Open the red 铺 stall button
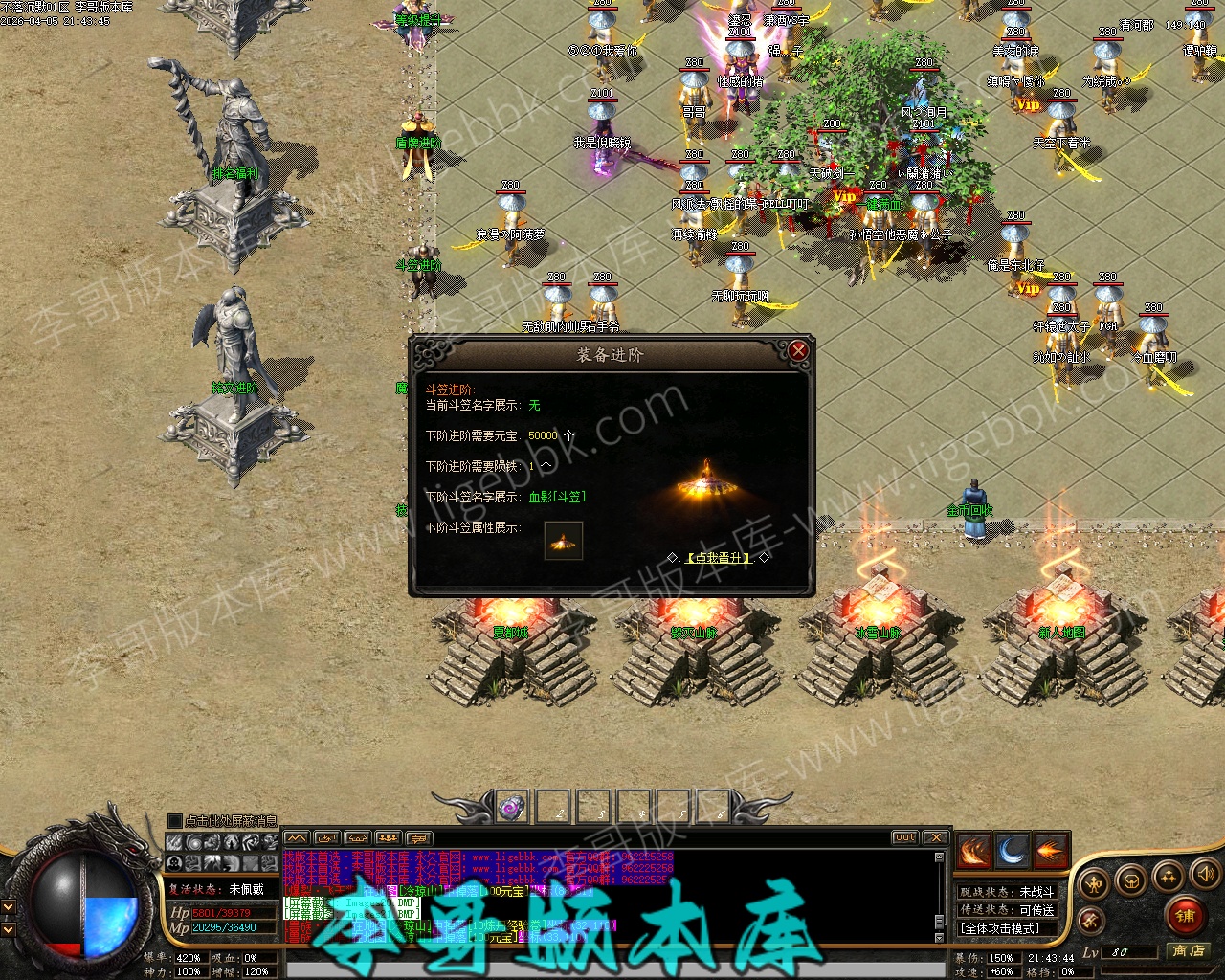Image resolution: width=1225 pixels, height=980 pixels. coord(1185,916)
